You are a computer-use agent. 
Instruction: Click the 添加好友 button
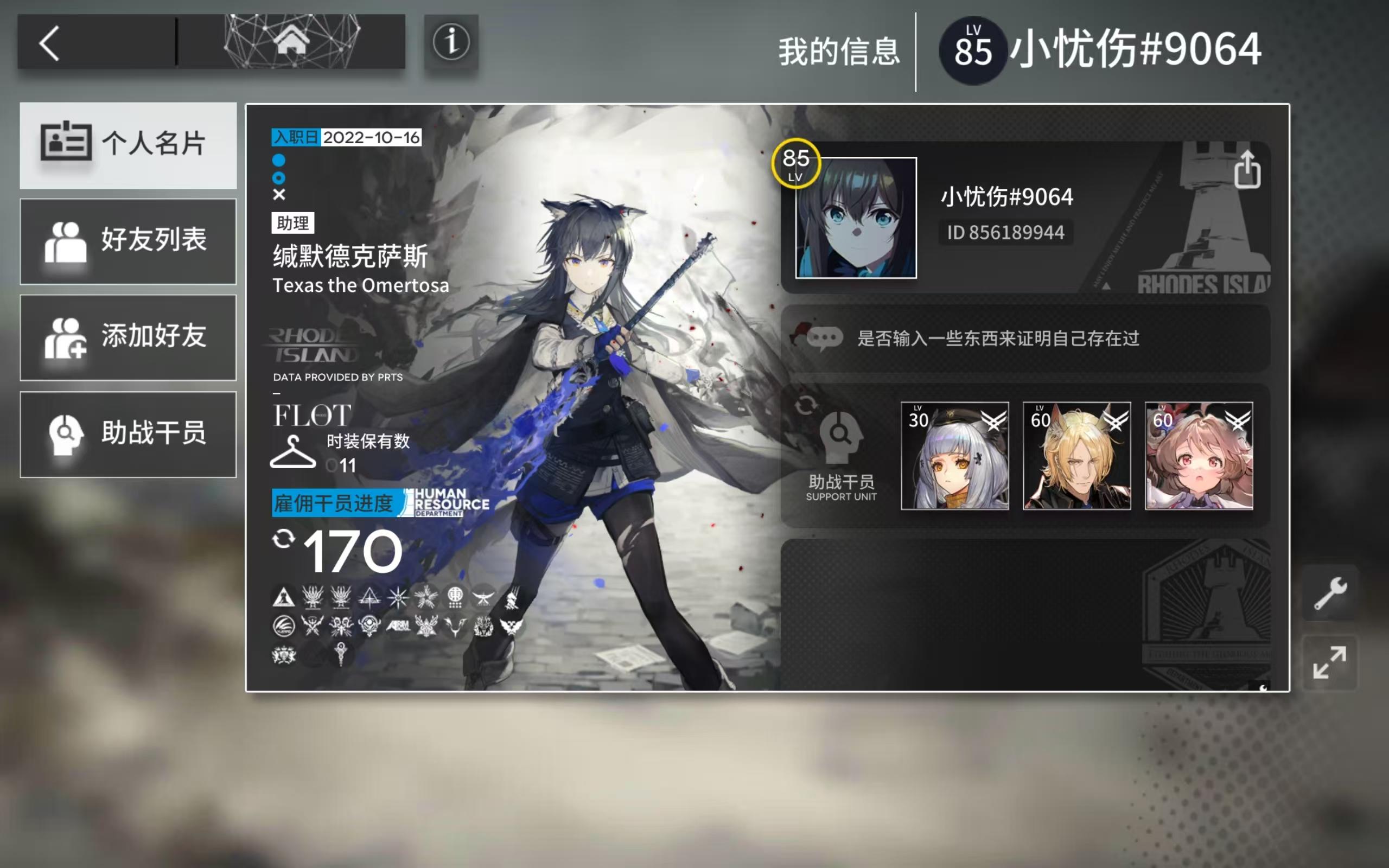pos(128,337)
